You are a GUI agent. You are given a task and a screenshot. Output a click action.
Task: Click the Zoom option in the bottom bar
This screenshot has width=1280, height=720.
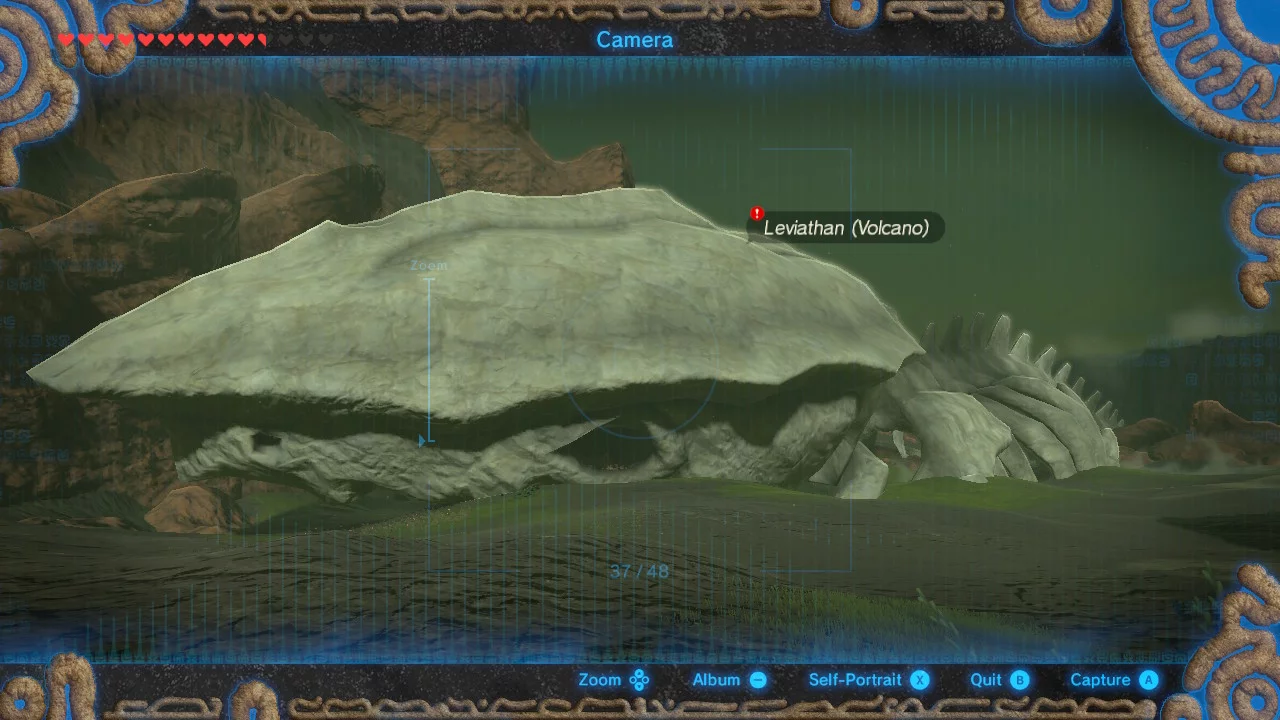pos(613,680)
